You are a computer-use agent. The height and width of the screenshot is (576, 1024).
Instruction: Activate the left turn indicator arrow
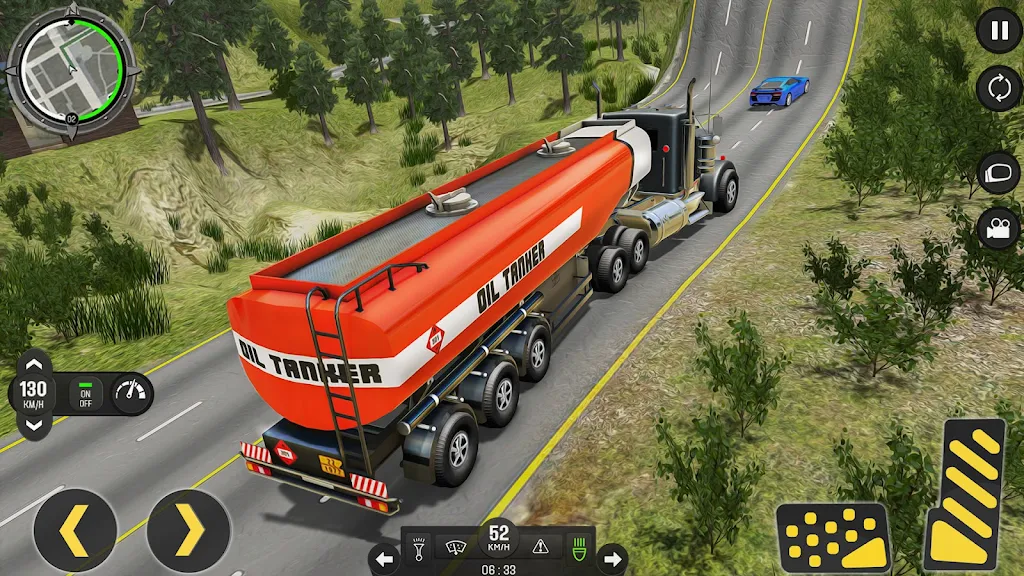[x=384, y=559]
